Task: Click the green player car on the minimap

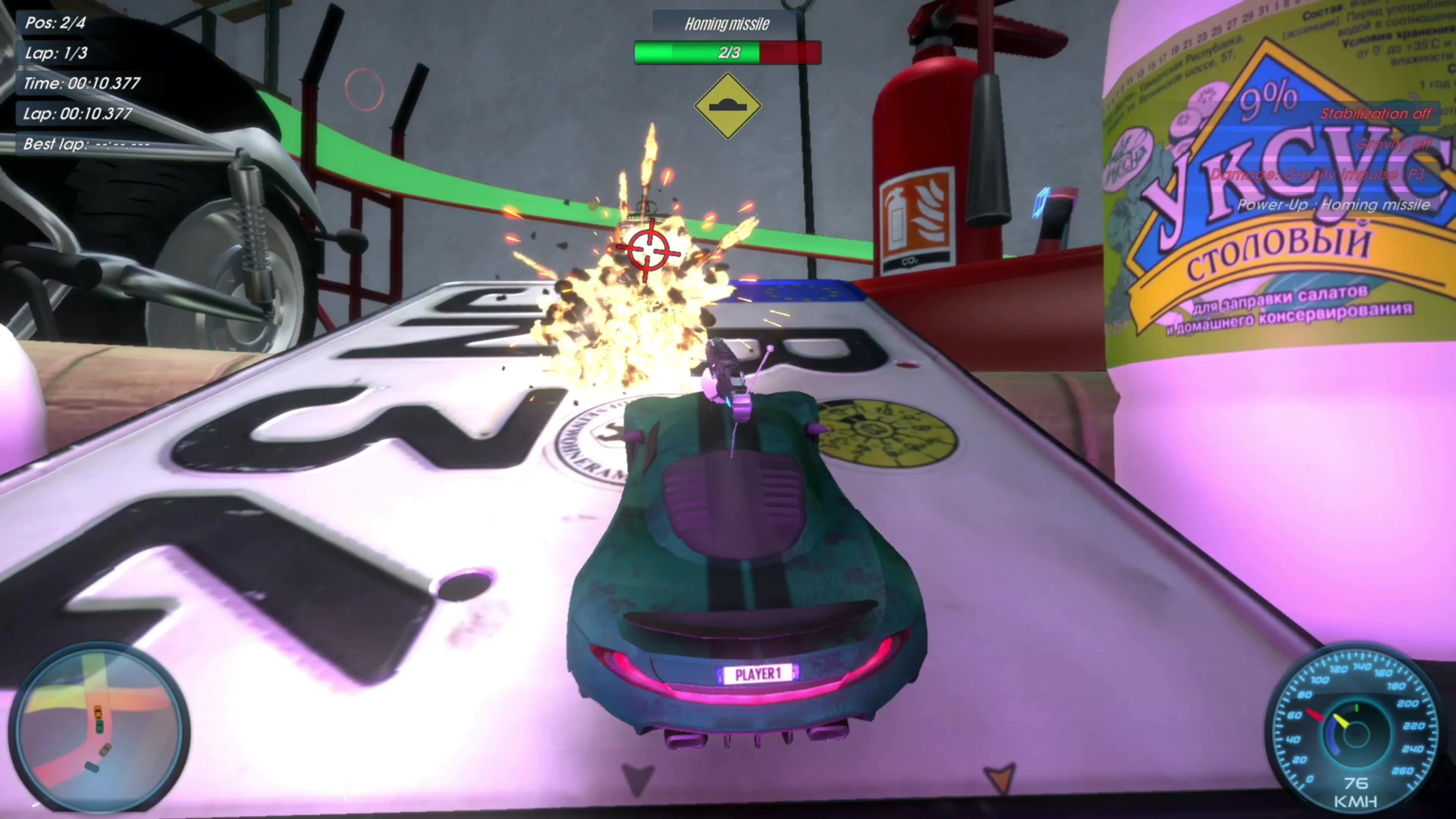Action: [100, 727]
